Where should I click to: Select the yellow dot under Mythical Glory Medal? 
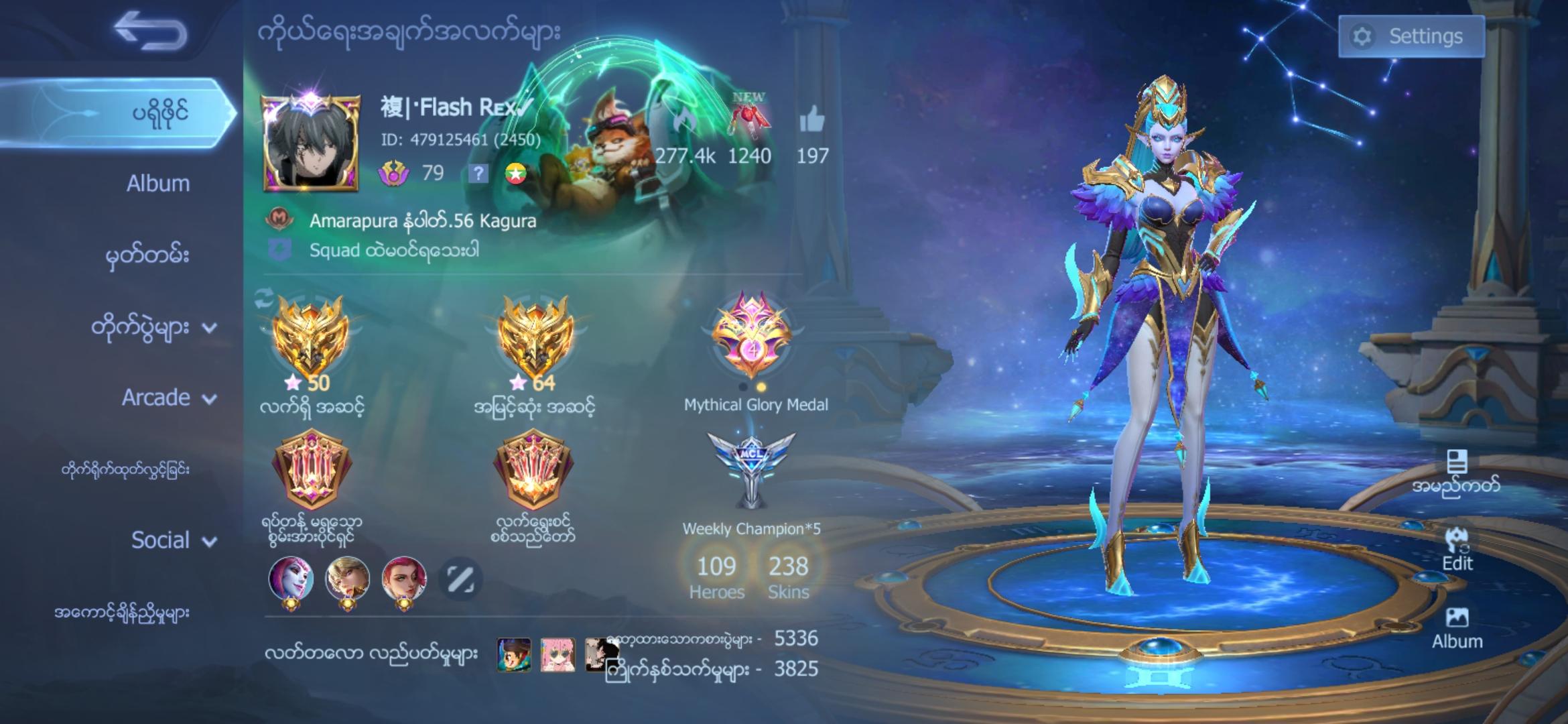[x=761, y=387]
